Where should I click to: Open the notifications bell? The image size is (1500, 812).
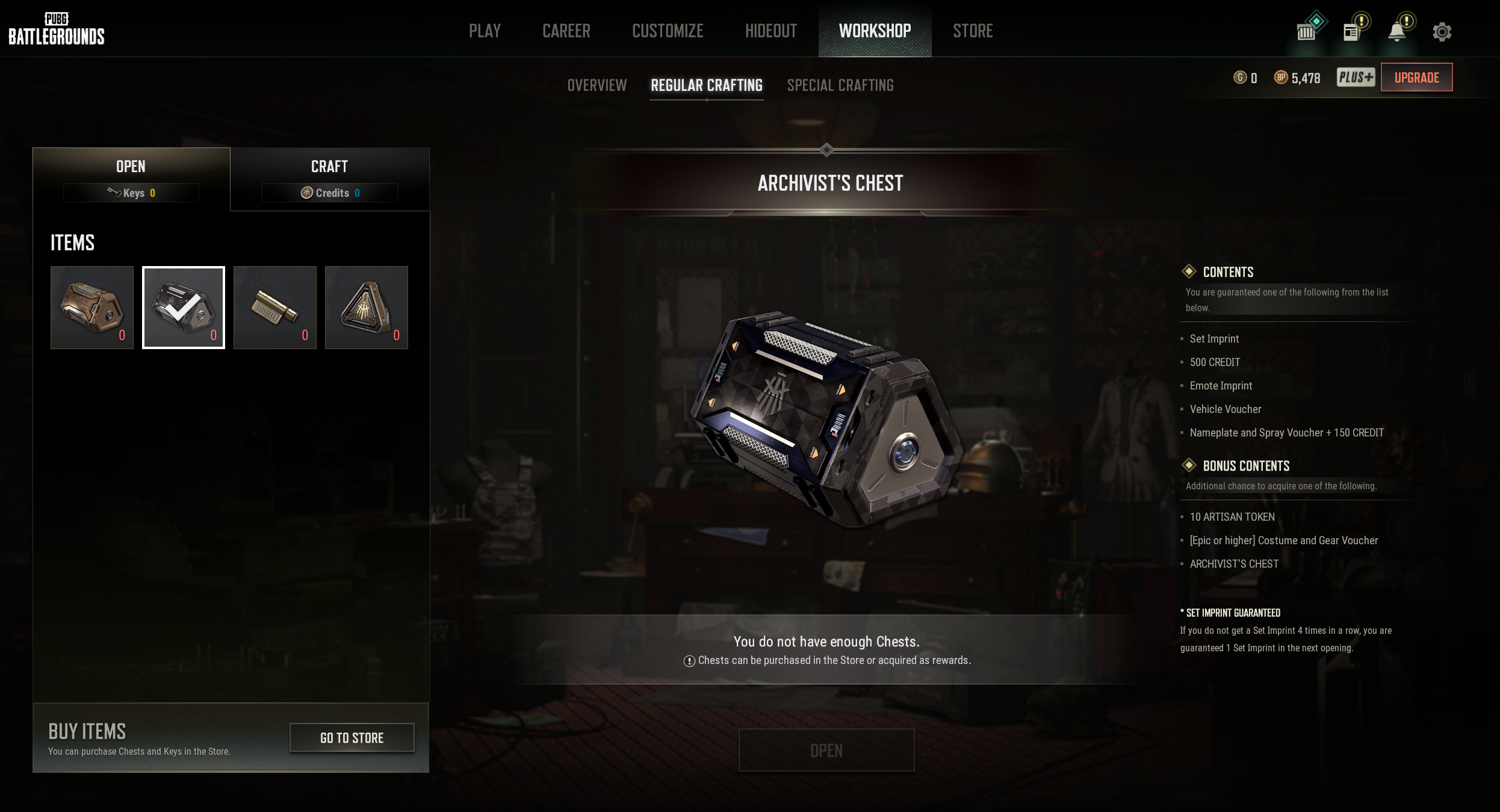[1396, 31]
